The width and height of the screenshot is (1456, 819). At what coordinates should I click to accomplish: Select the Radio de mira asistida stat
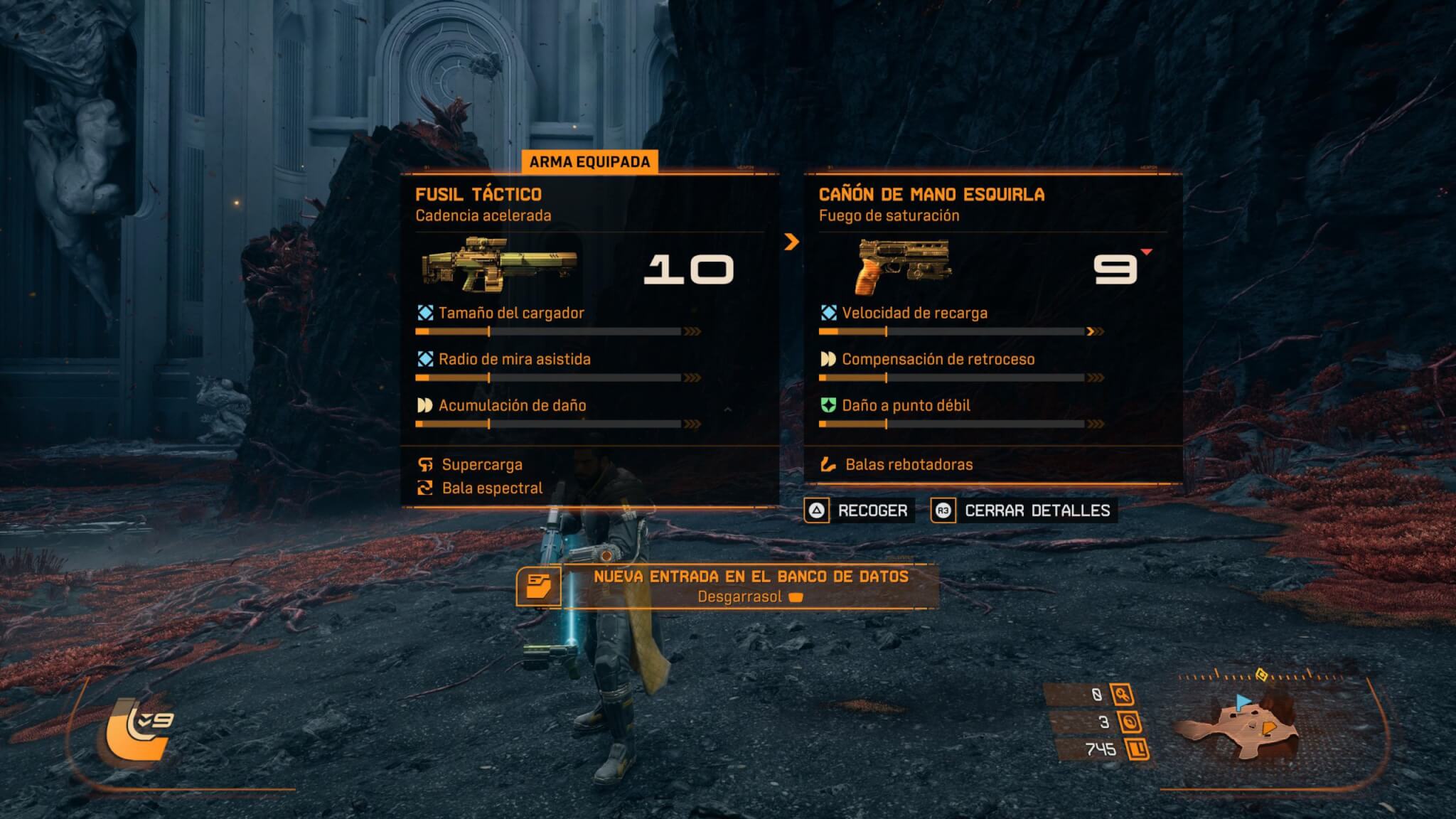(x=514, y=360)
